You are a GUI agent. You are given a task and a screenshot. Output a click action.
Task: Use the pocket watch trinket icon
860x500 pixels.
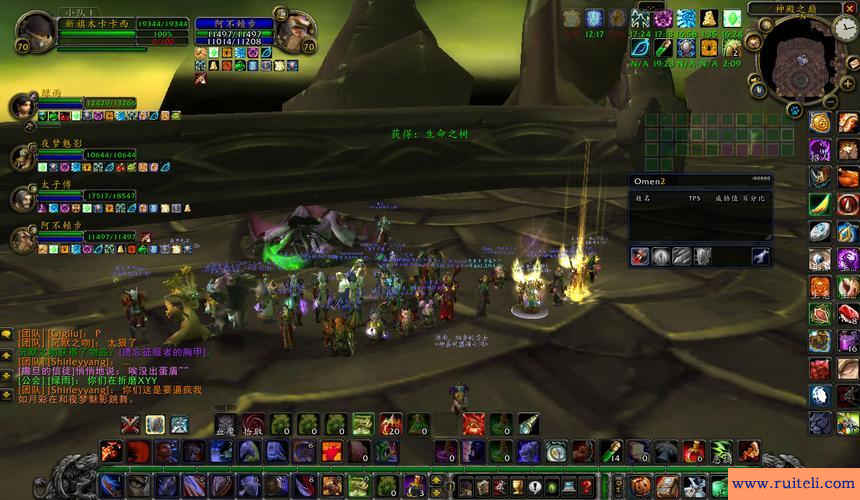[556, 452]
